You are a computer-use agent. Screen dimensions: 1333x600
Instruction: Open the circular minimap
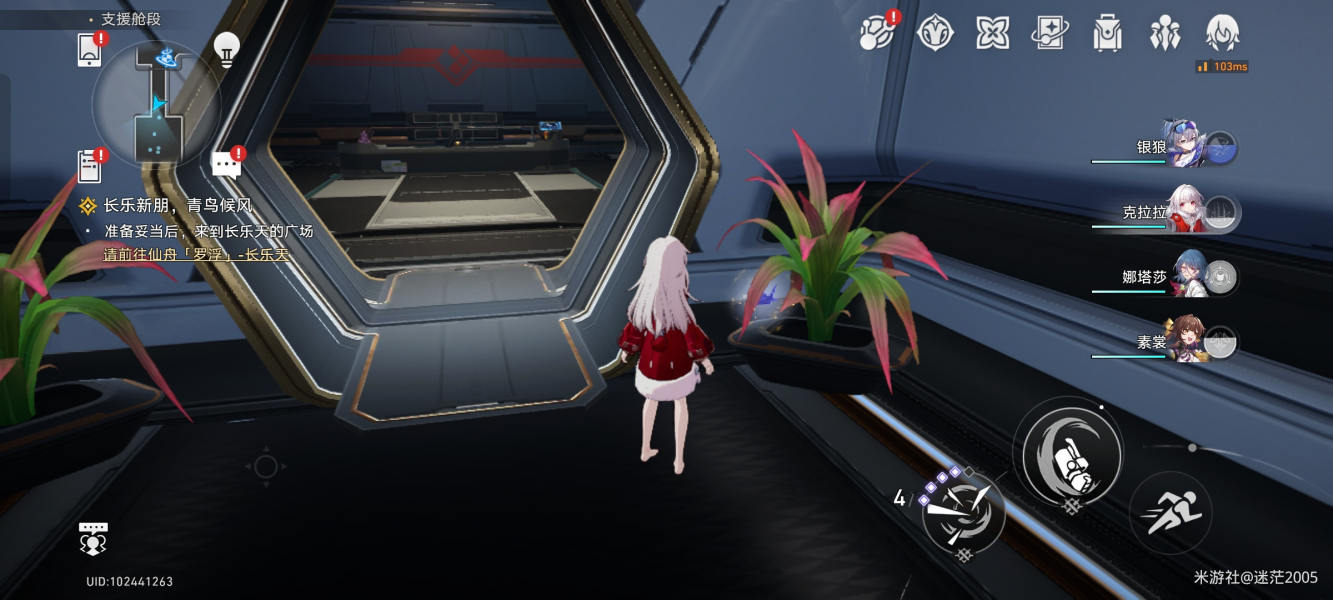[156, 104]
